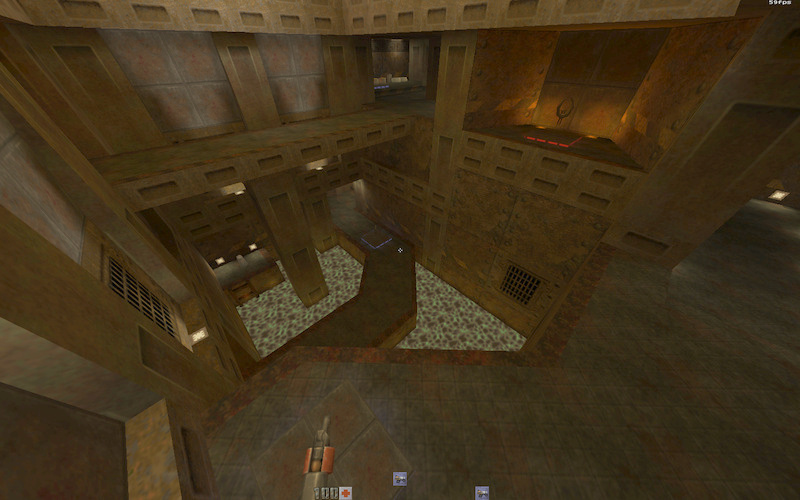Click the red cross health icon
The image size is (800, 500).
(346, 493)
